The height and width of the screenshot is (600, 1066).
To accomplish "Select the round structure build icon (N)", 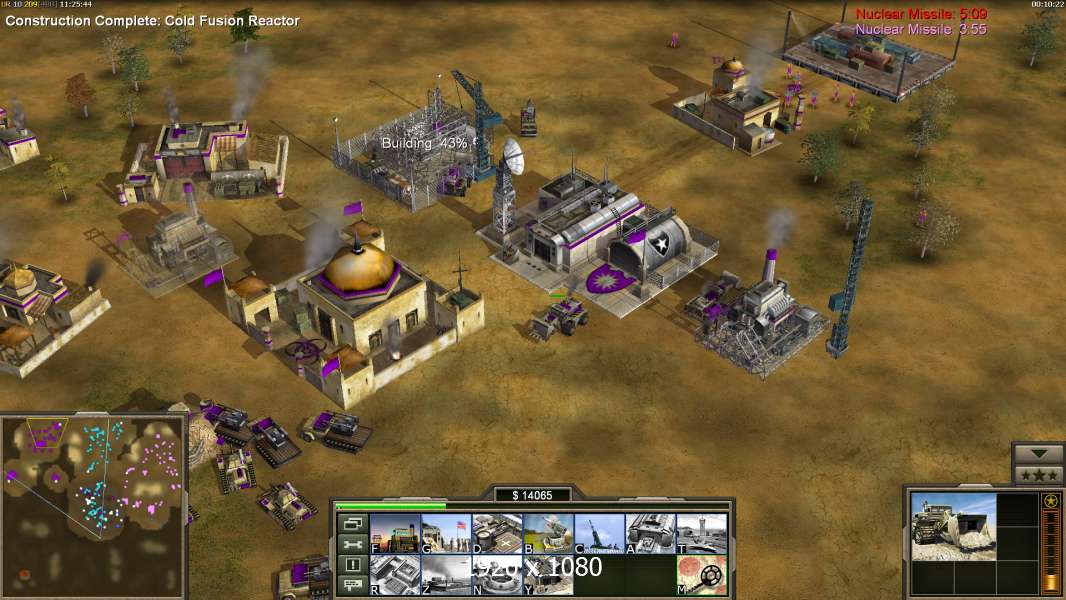I will [497, 575].
